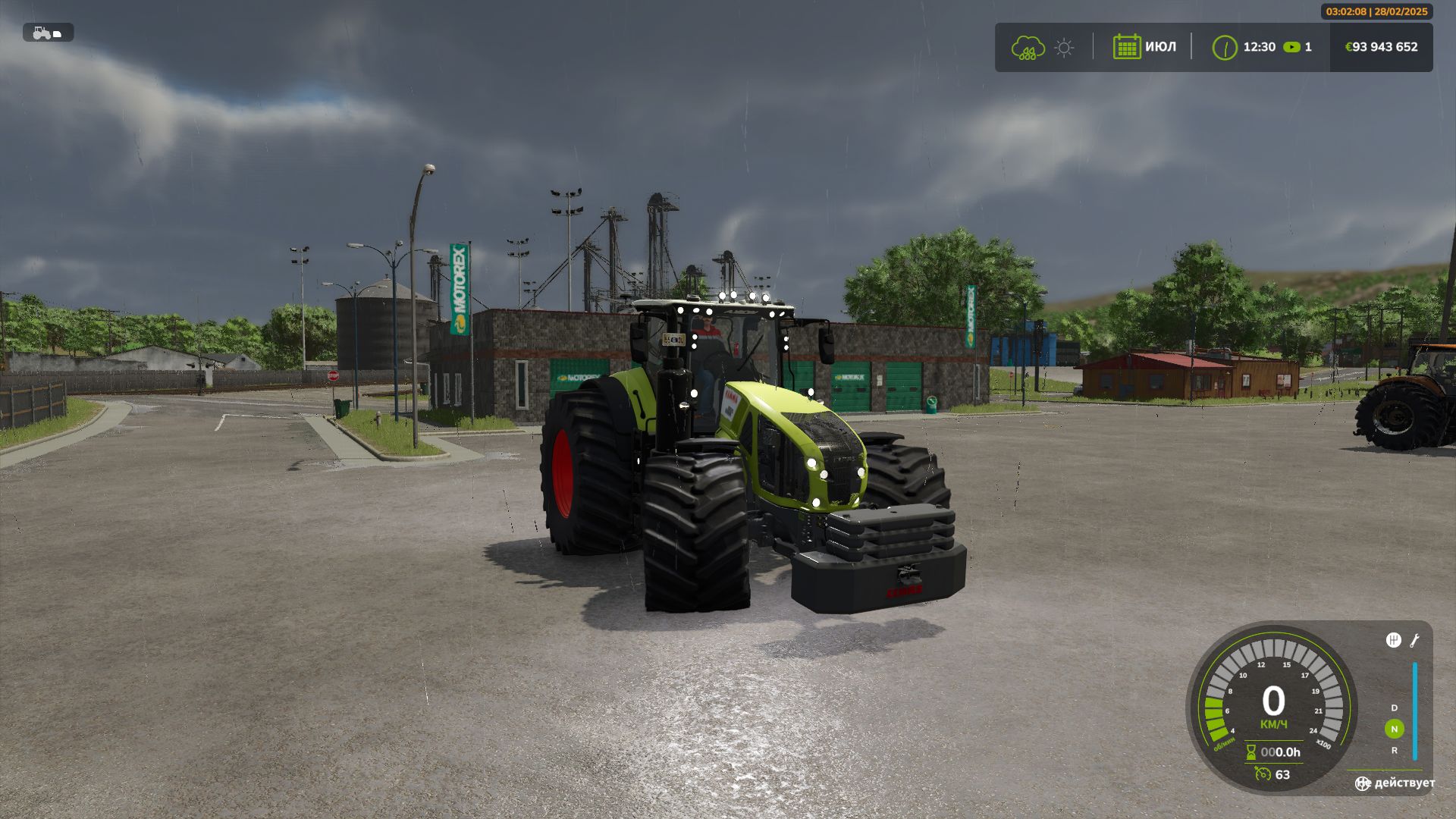Screen dimensions: 1456x819
Task: Click the green clock icon
Action: click(1225, 47)
